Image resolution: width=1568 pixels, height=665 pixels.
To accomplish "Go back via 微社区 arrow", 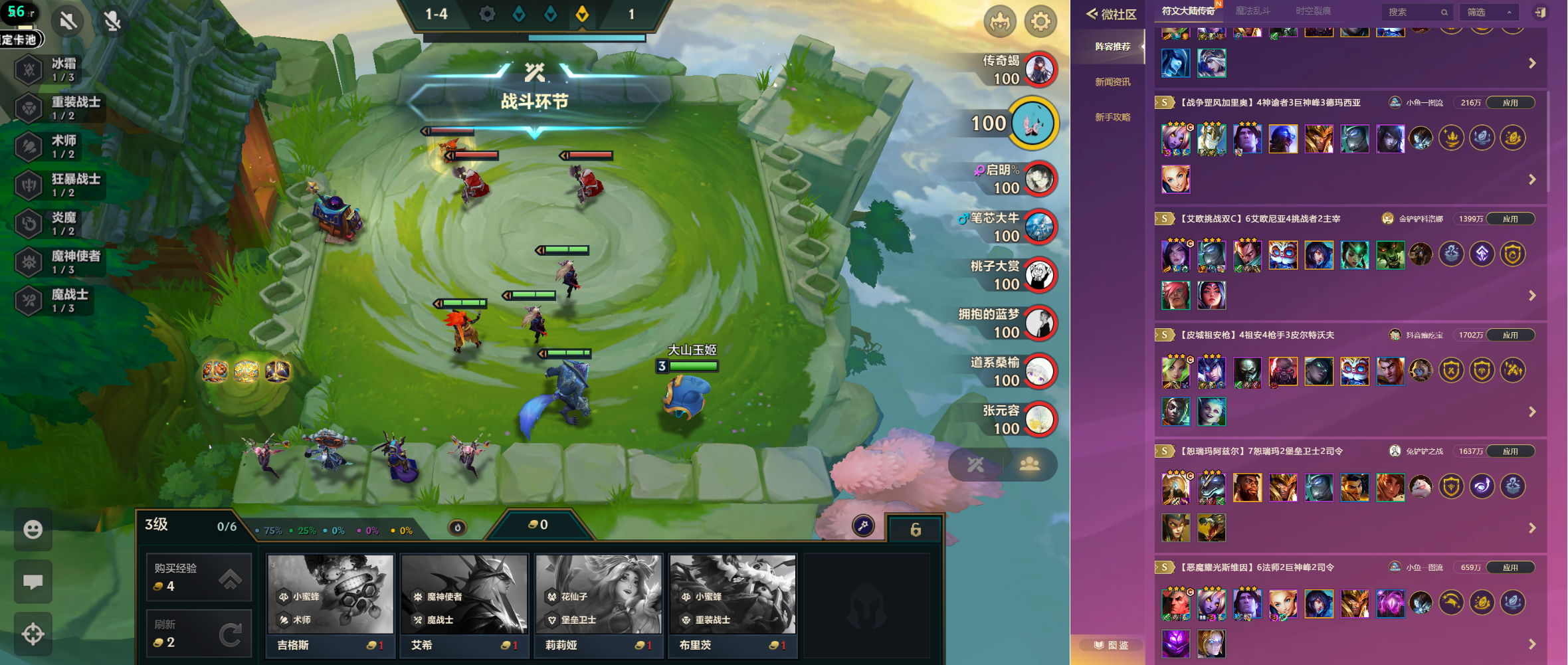I will tap(1092, 13).
